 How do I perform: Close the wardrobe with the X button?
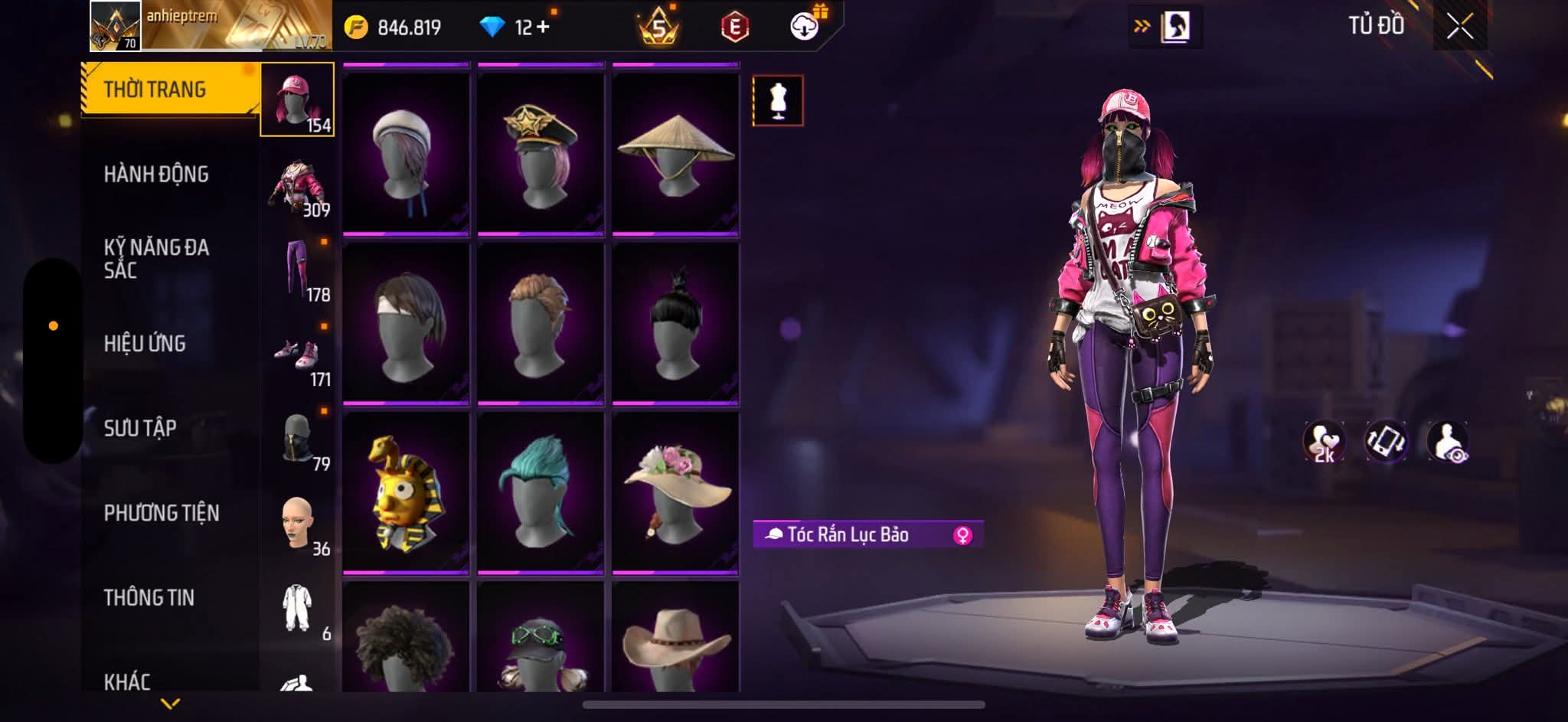coord(1459,28)
